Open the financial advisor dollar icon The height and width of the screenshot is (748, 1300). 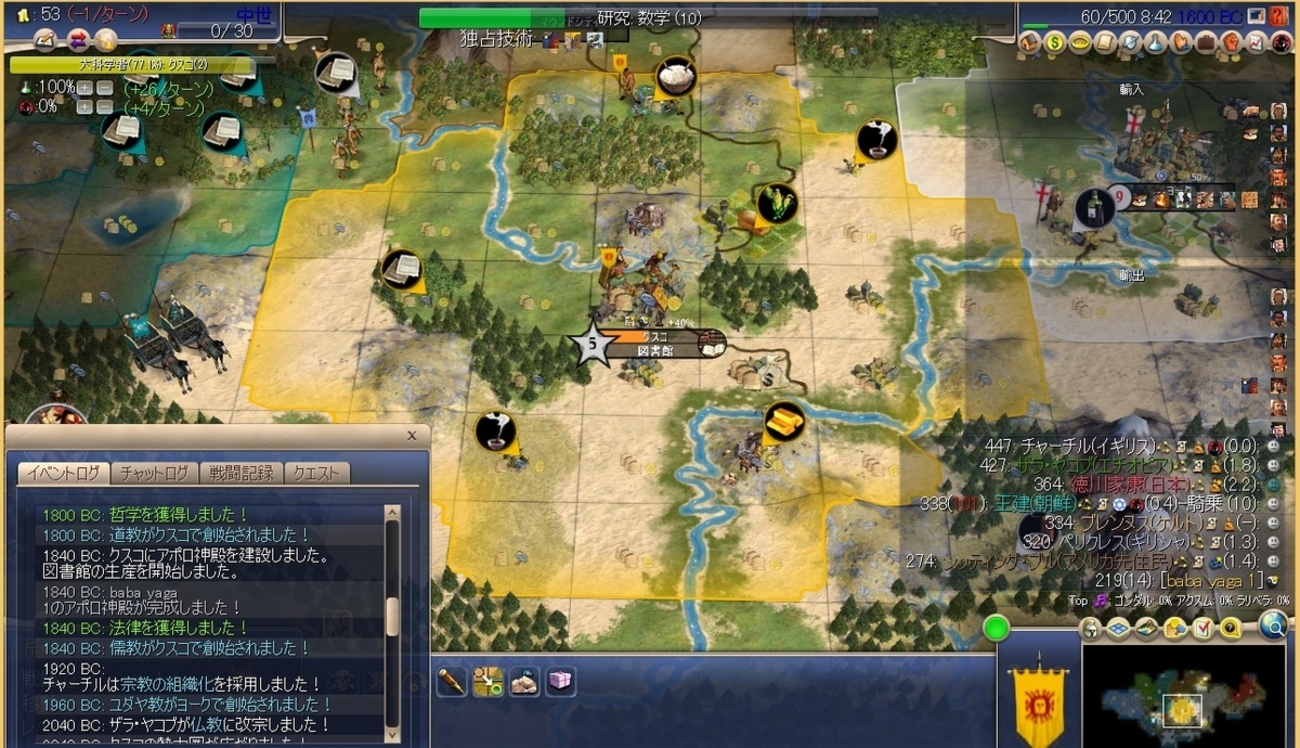(1056, 43)
